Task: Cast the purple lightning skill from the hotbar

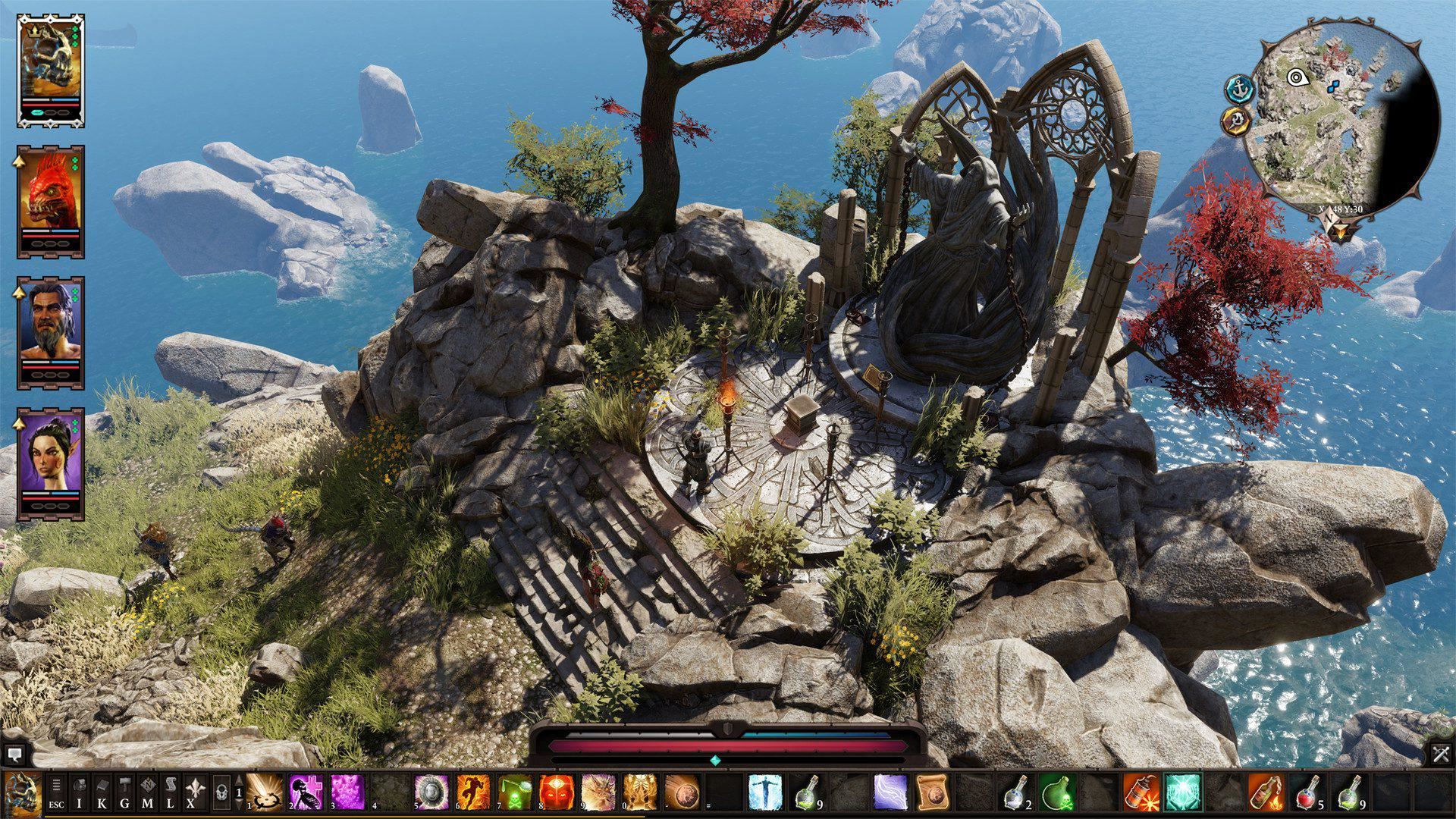Action: [x=890, y=792]
